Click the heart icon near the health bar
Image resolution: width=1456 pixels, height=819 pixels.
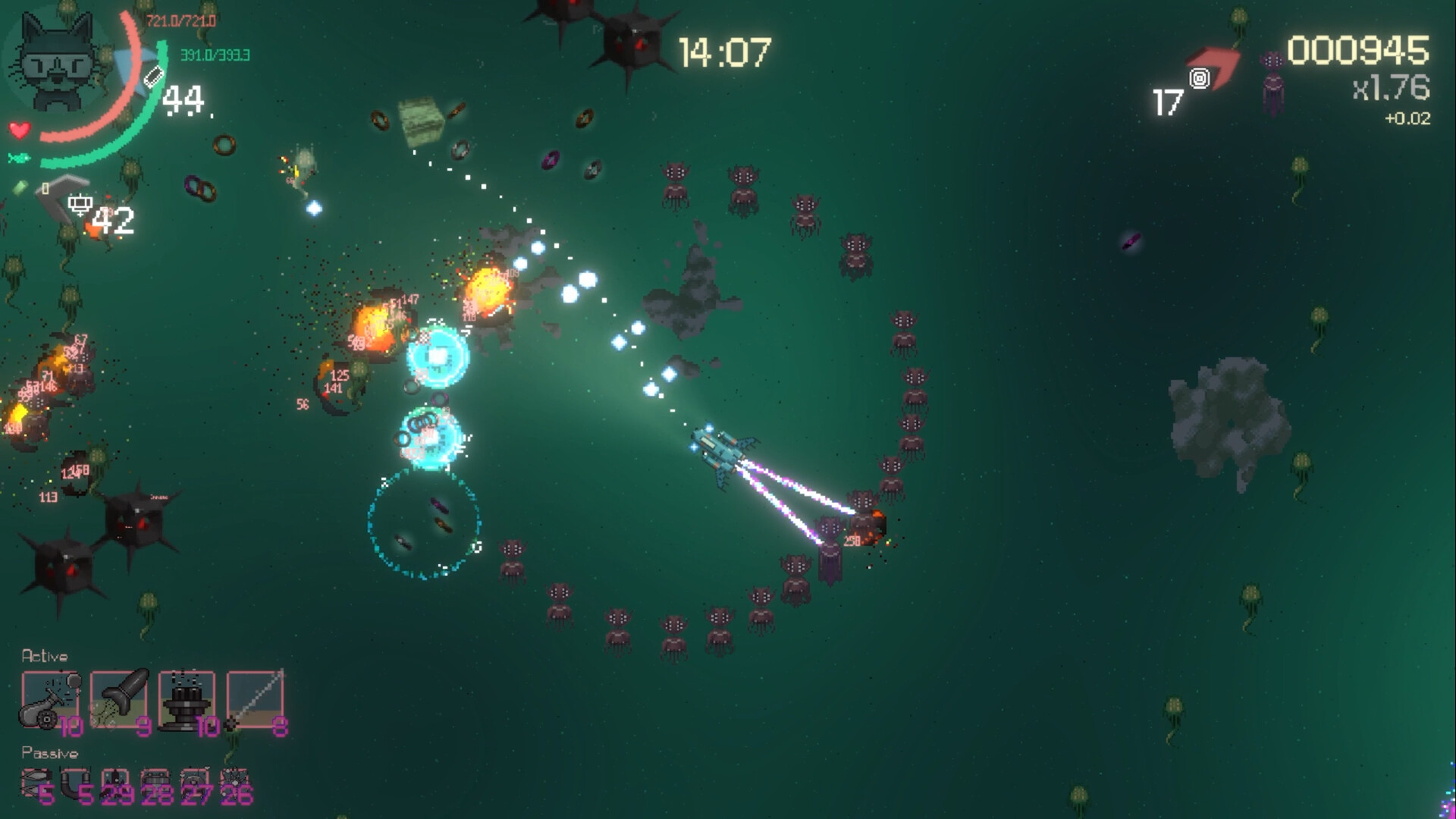click(19, 129)
